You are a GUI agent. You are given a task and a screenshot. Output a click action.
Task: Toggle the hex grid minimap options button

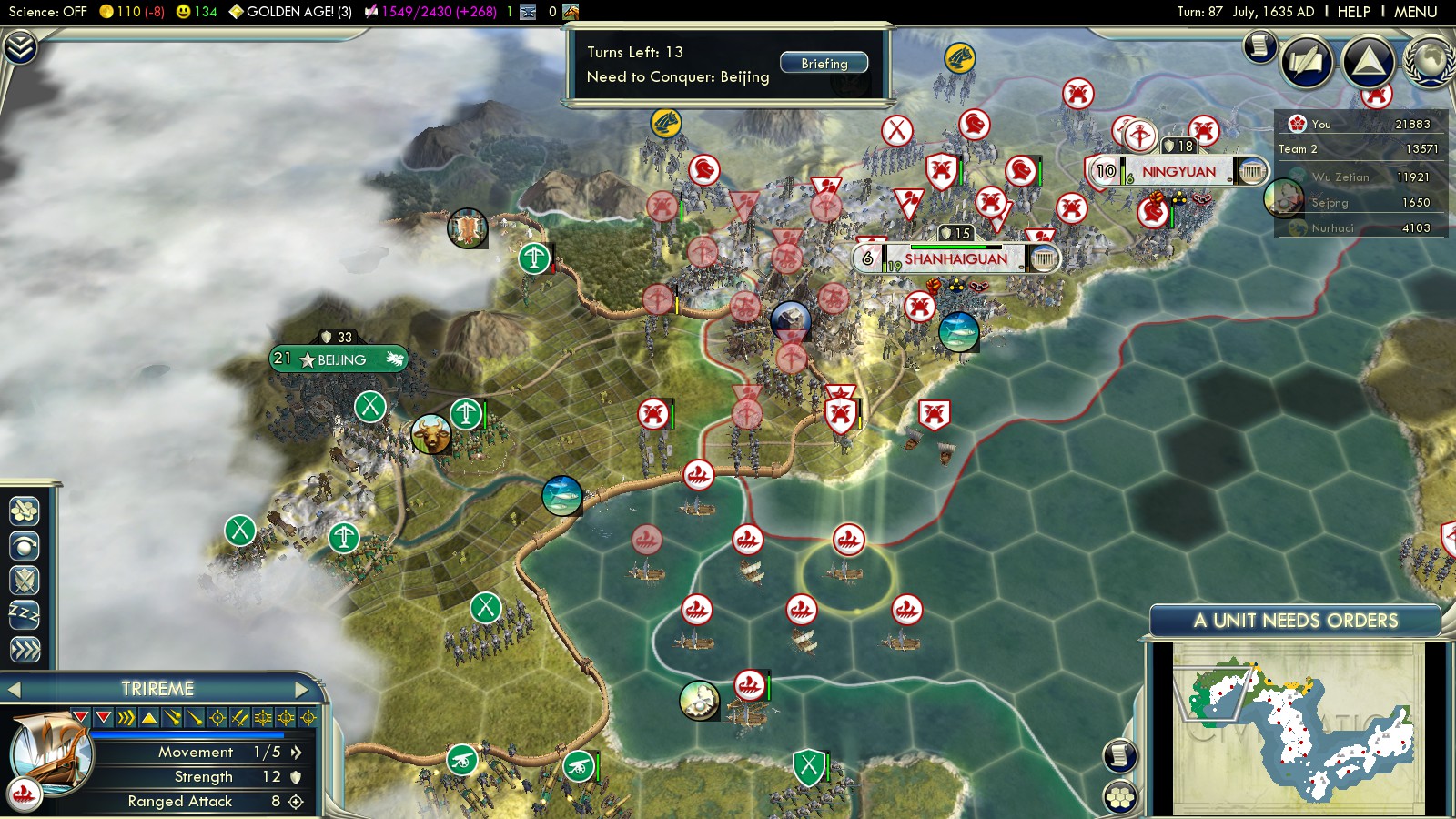pos(1119,797)
